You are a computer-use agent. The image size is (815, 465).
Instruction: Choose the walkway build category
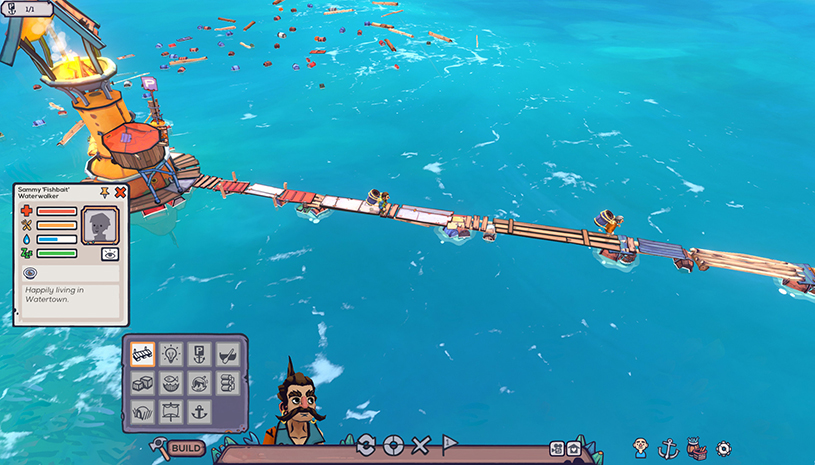pos(142,354)
